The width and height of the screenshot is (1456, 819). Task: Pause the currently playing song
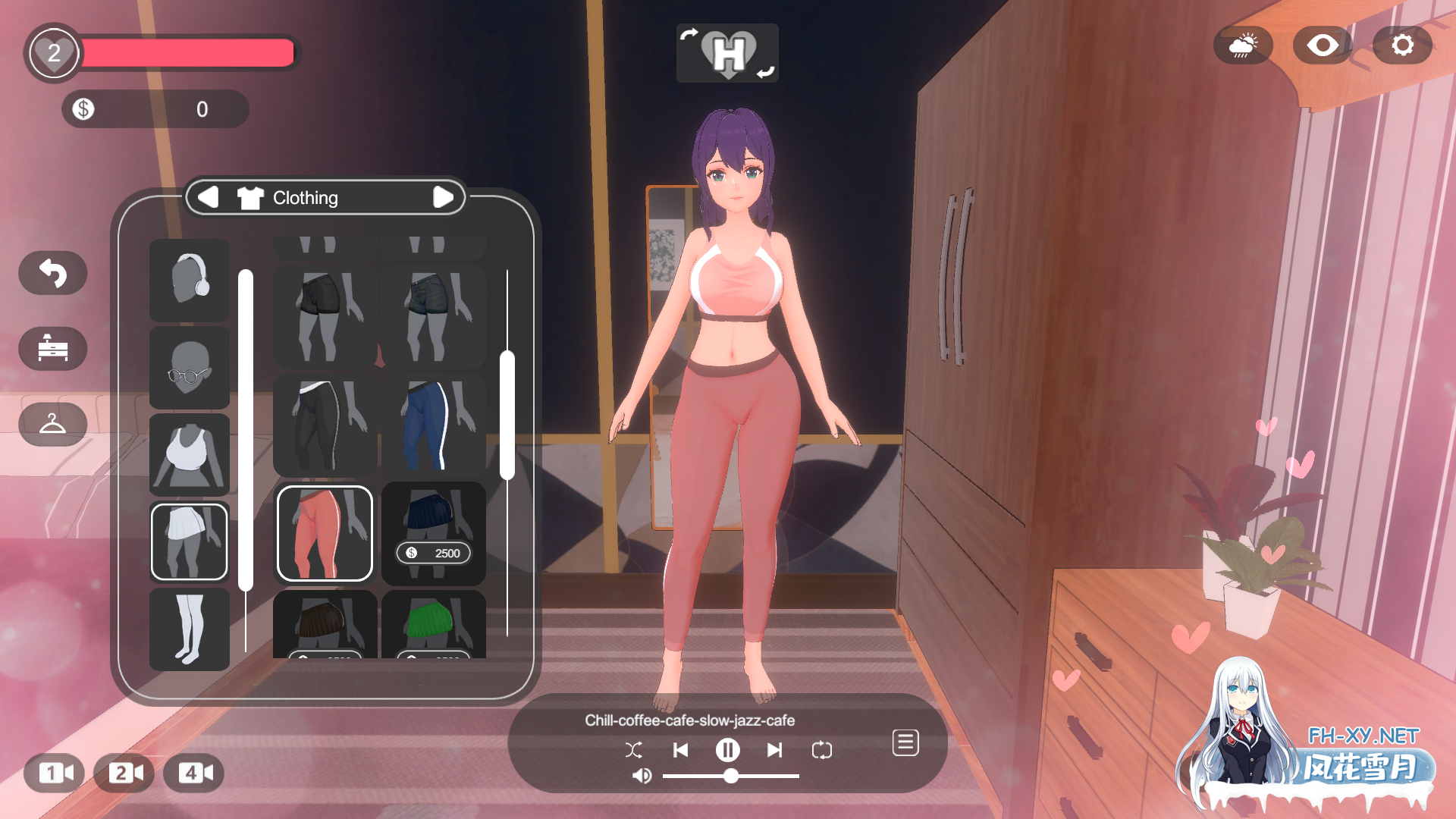coord(727,750)
